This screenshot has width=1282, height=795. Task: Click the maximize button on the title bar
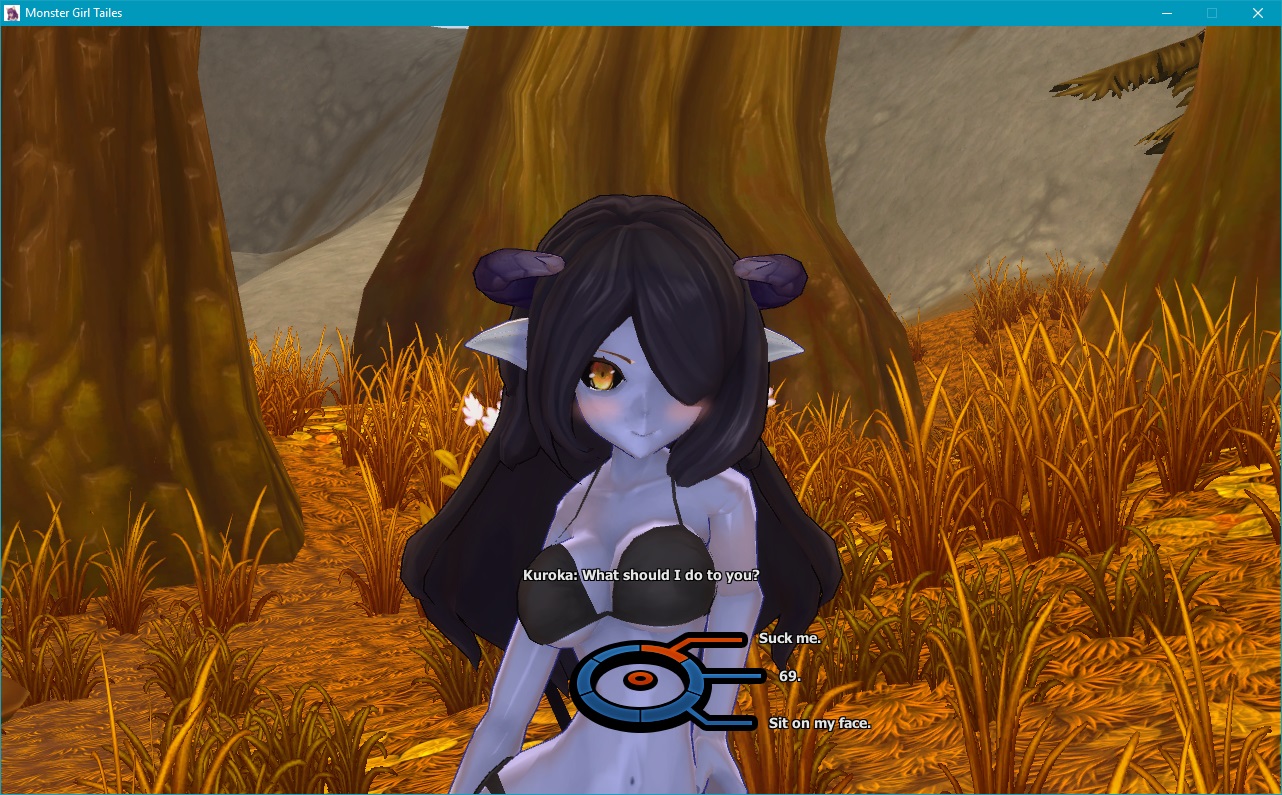coord(1212,13)
